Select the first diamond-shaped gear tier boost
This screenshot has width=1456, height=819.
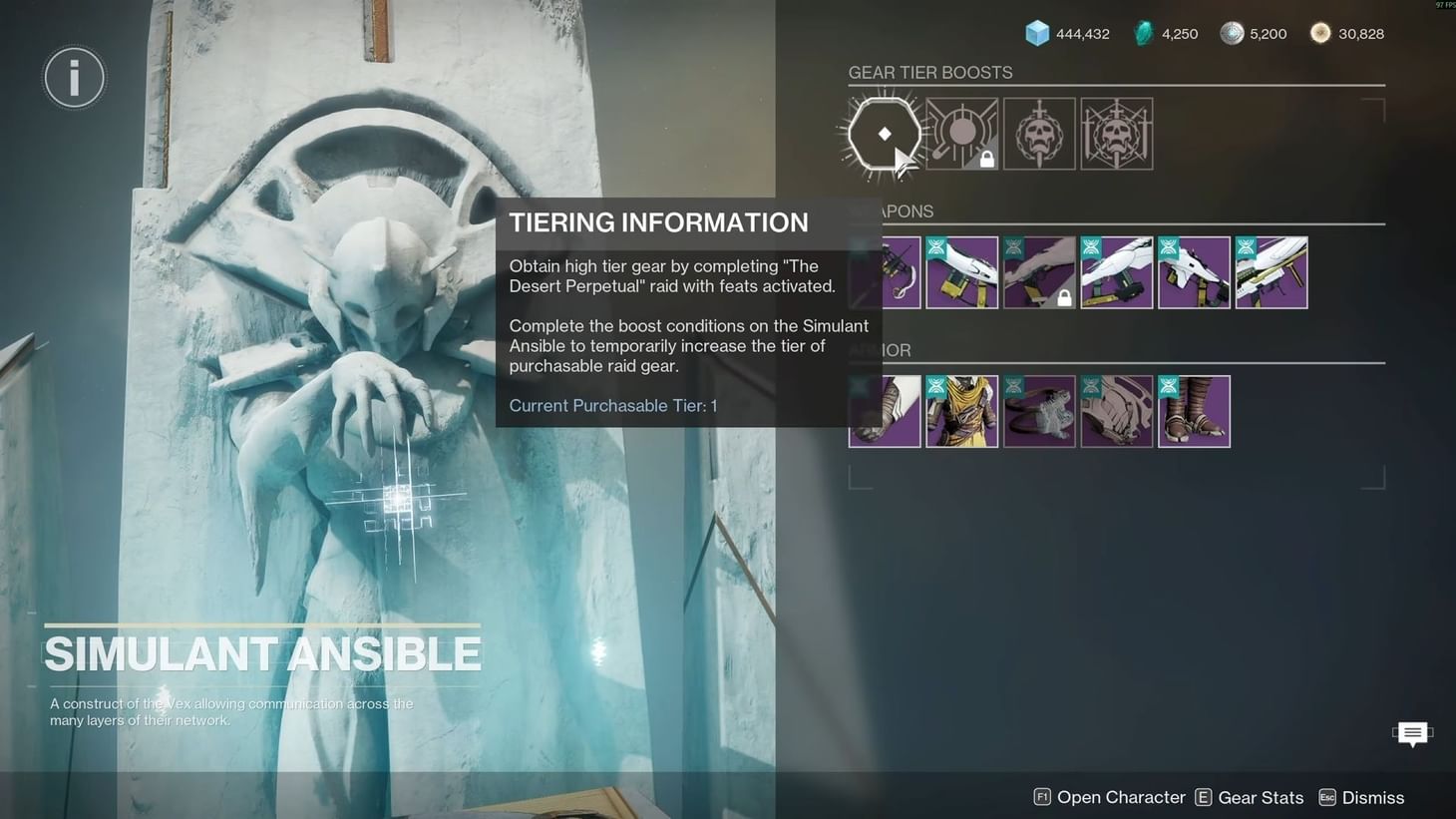click(882, 133)
